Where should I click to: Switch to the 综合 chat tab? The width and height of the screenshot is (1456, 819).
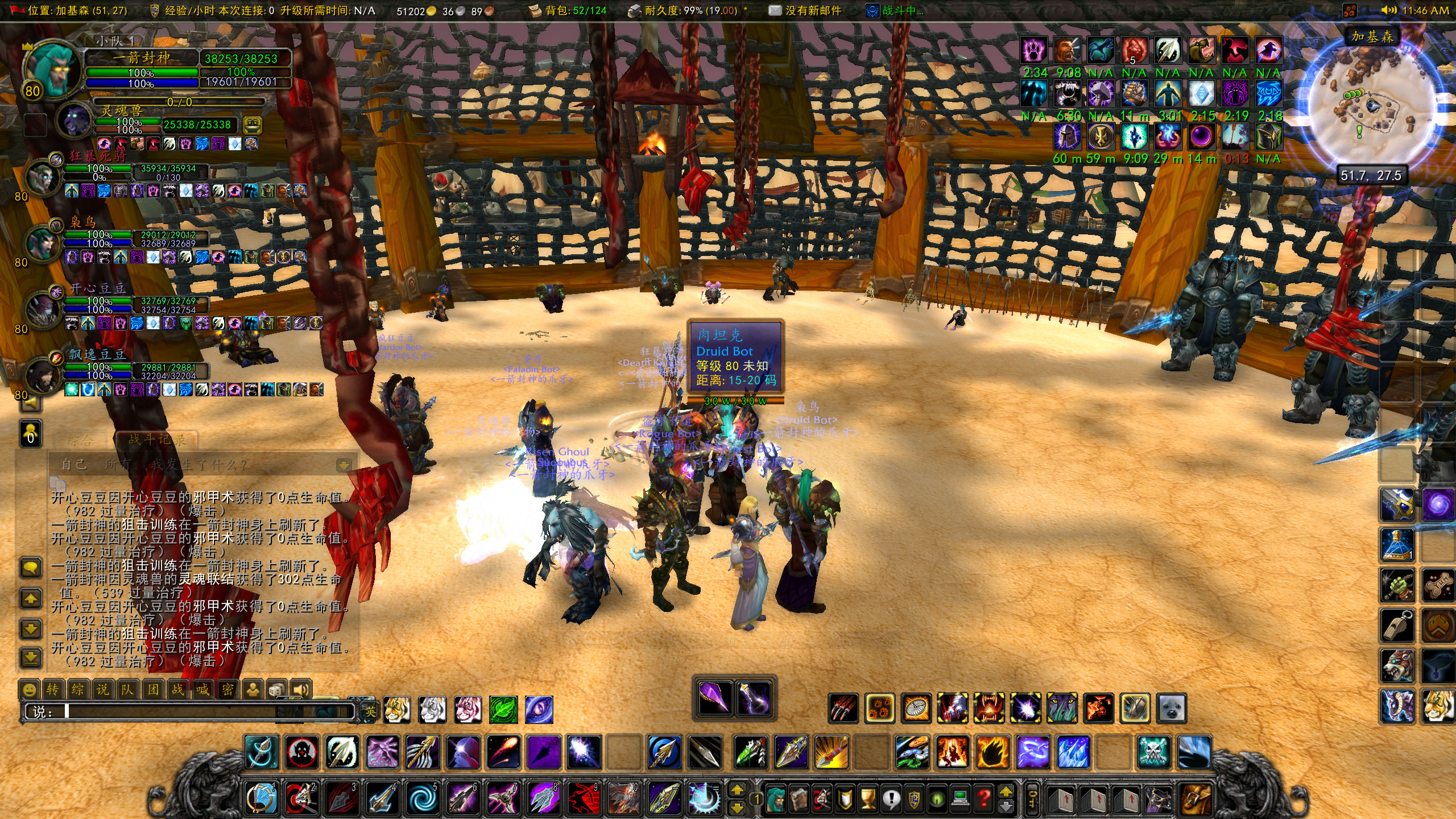(x=78, y=439)
